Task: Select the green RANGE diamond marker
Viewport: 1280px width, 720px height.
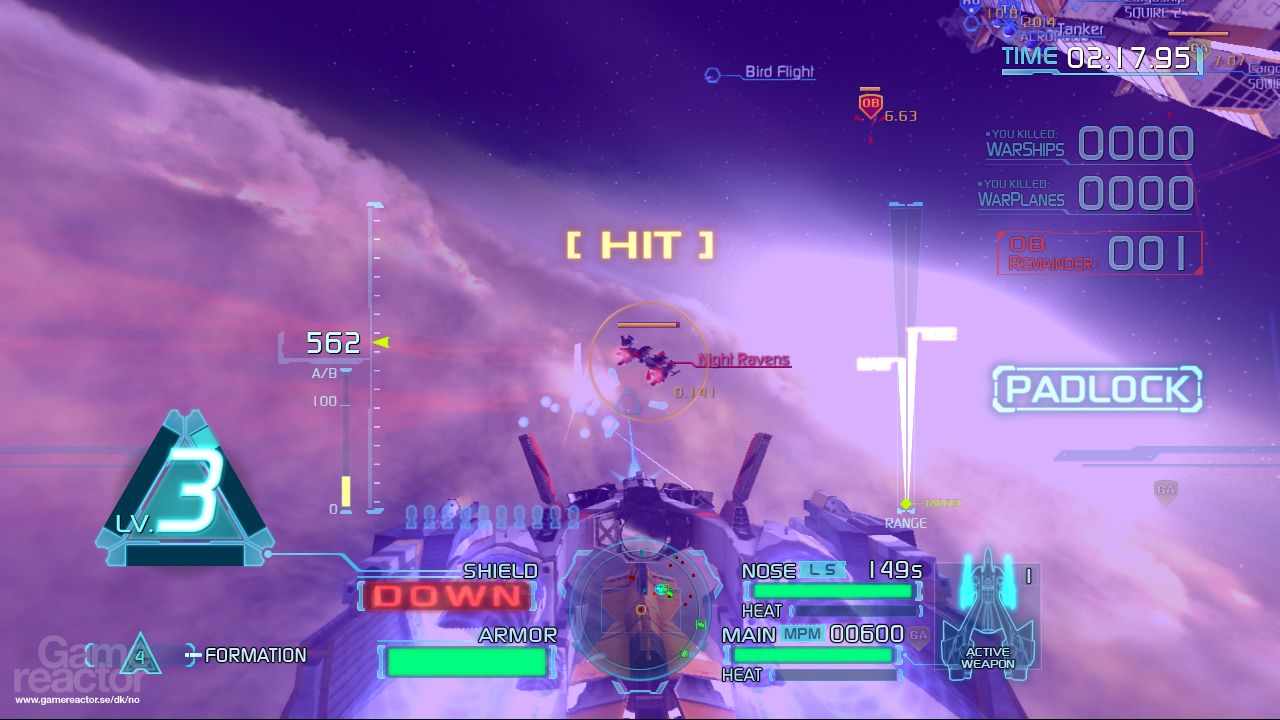Action: tap(905, 500)
